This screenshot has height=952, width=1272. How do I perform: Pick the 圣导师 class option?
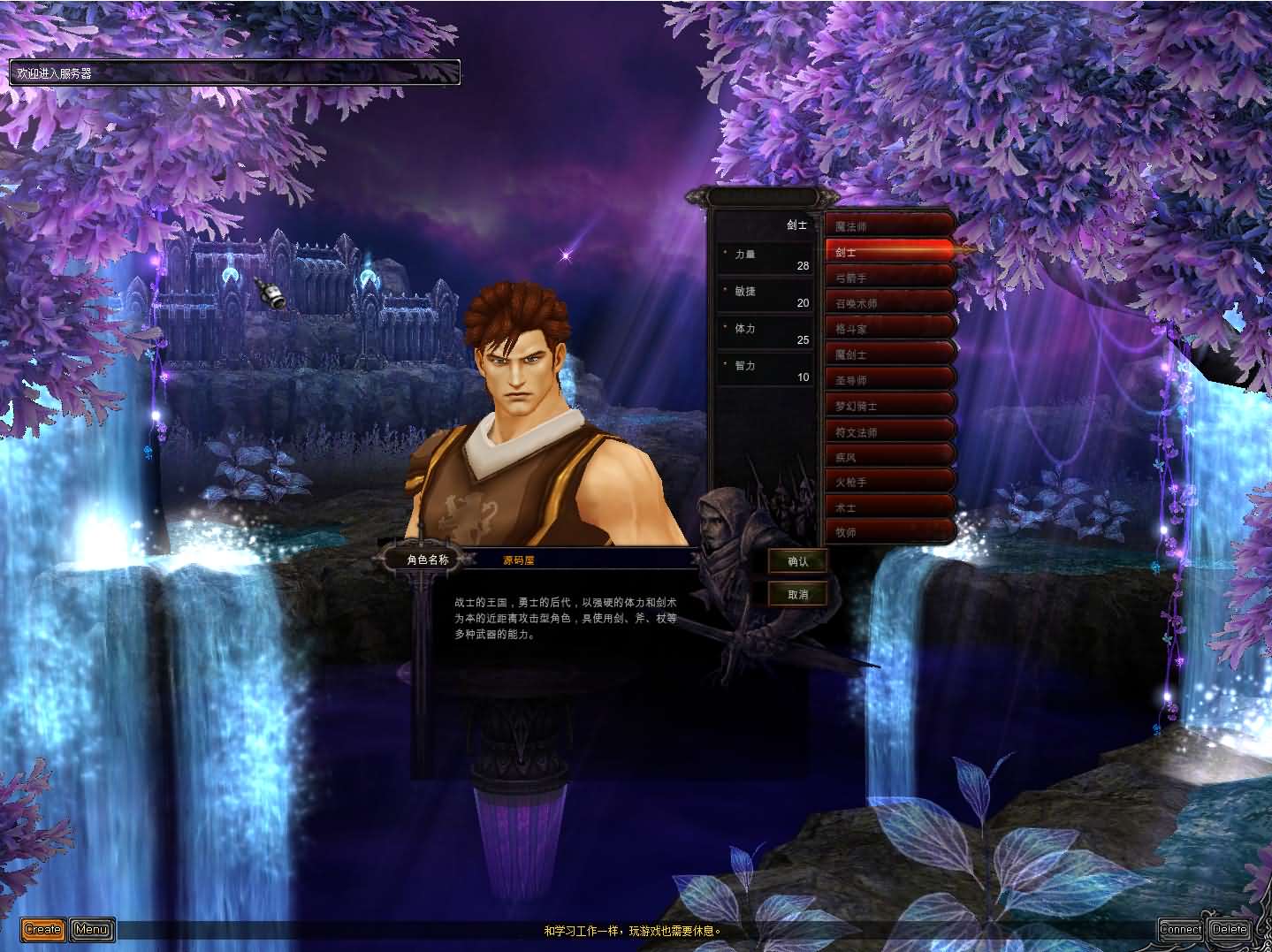pos(889,380)
